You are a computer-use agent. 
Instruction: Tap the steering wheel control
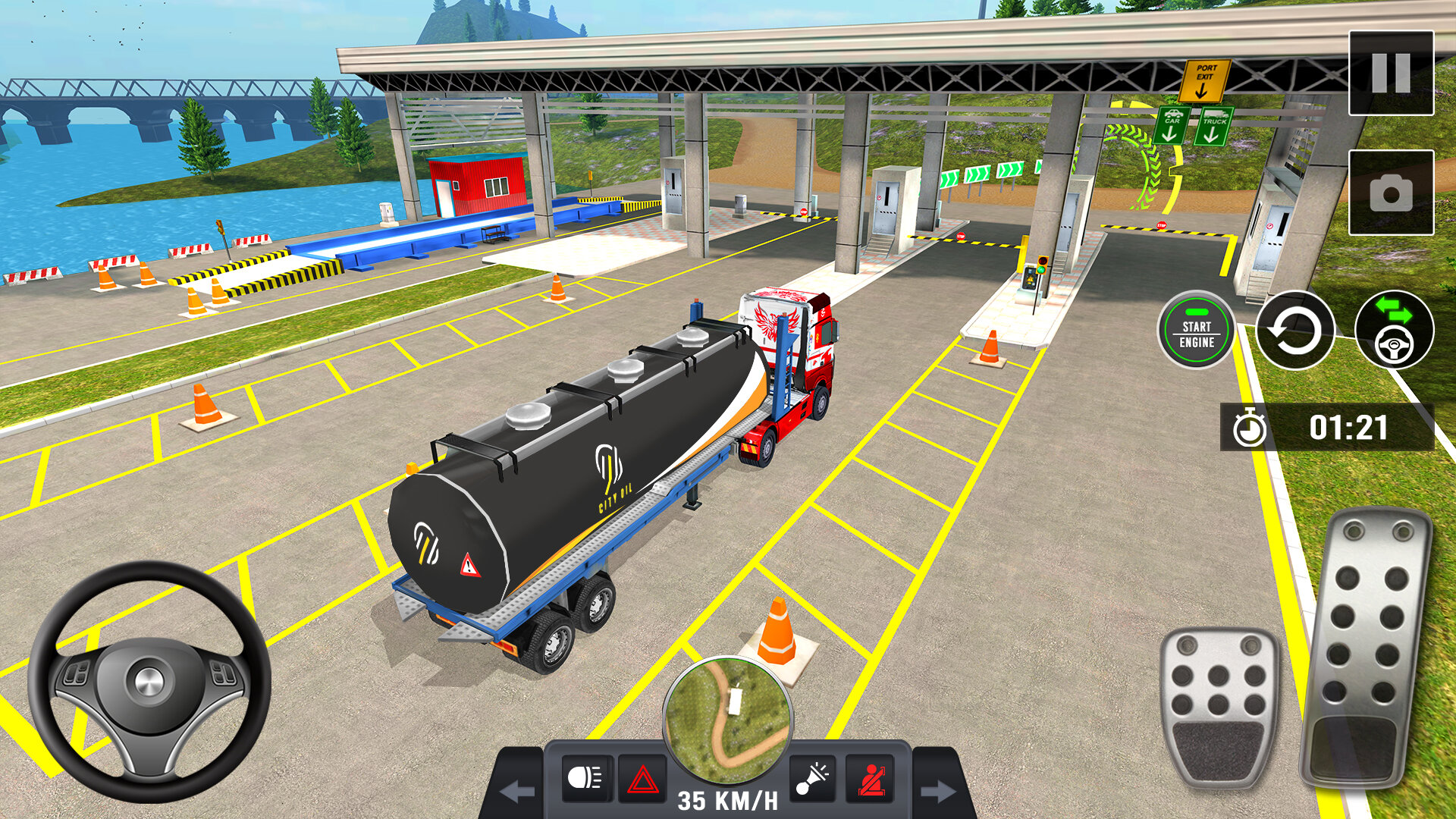[149, 681]
